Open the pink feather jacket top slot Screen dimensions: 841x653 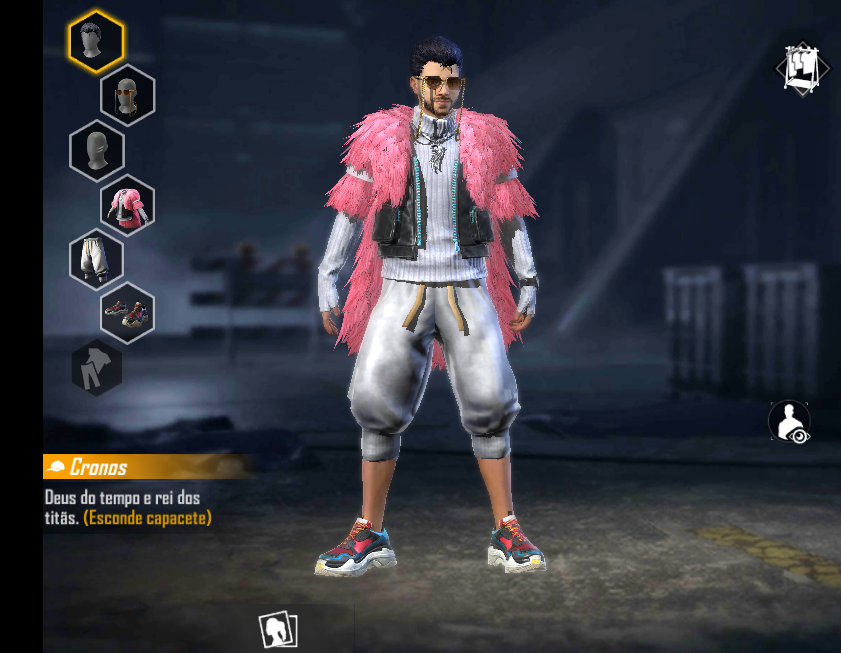pyautogui.click(x=127, y=204)
